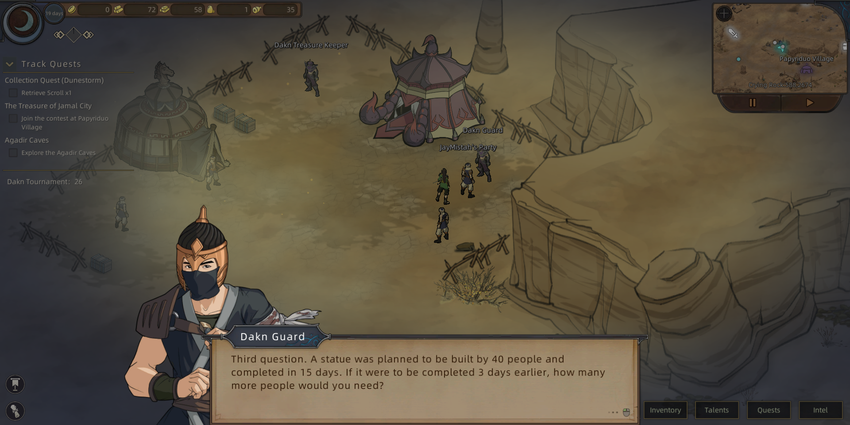Click the torch icon in the corner
The image size is (850, 425).
click(x=16, y=410)
